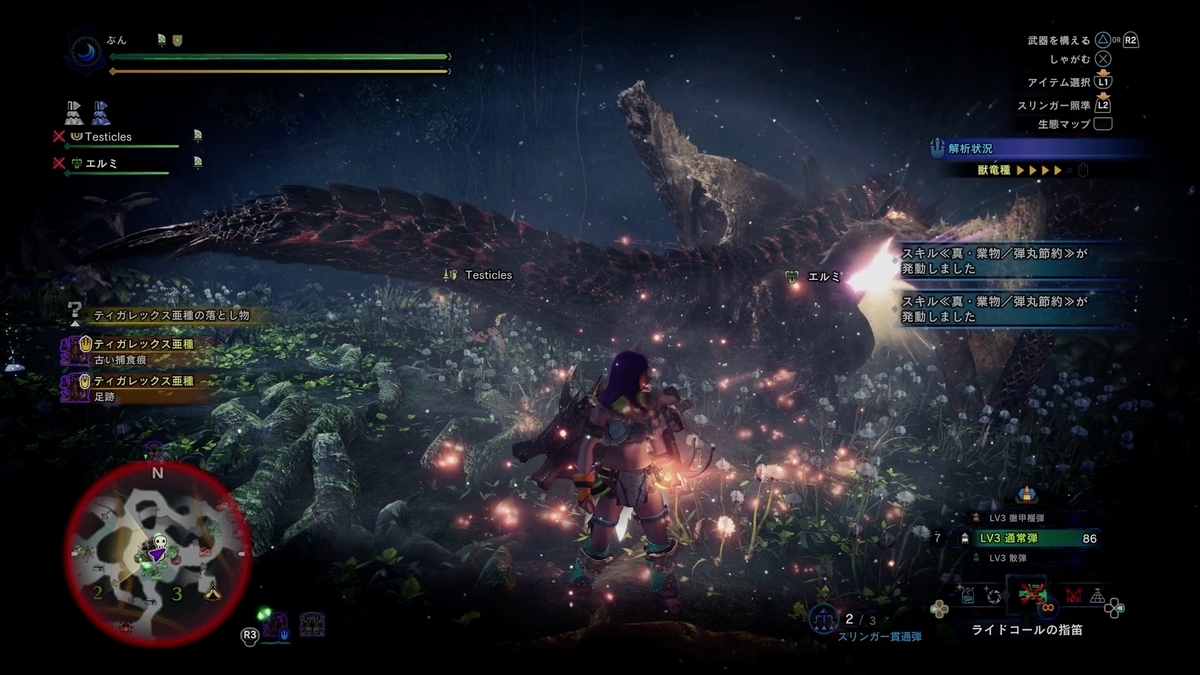Screen dimensions: 1200x675
Task: Click the スリンガー貫通弾 slinger ammo icon
Action: click(x=822, y=620)
